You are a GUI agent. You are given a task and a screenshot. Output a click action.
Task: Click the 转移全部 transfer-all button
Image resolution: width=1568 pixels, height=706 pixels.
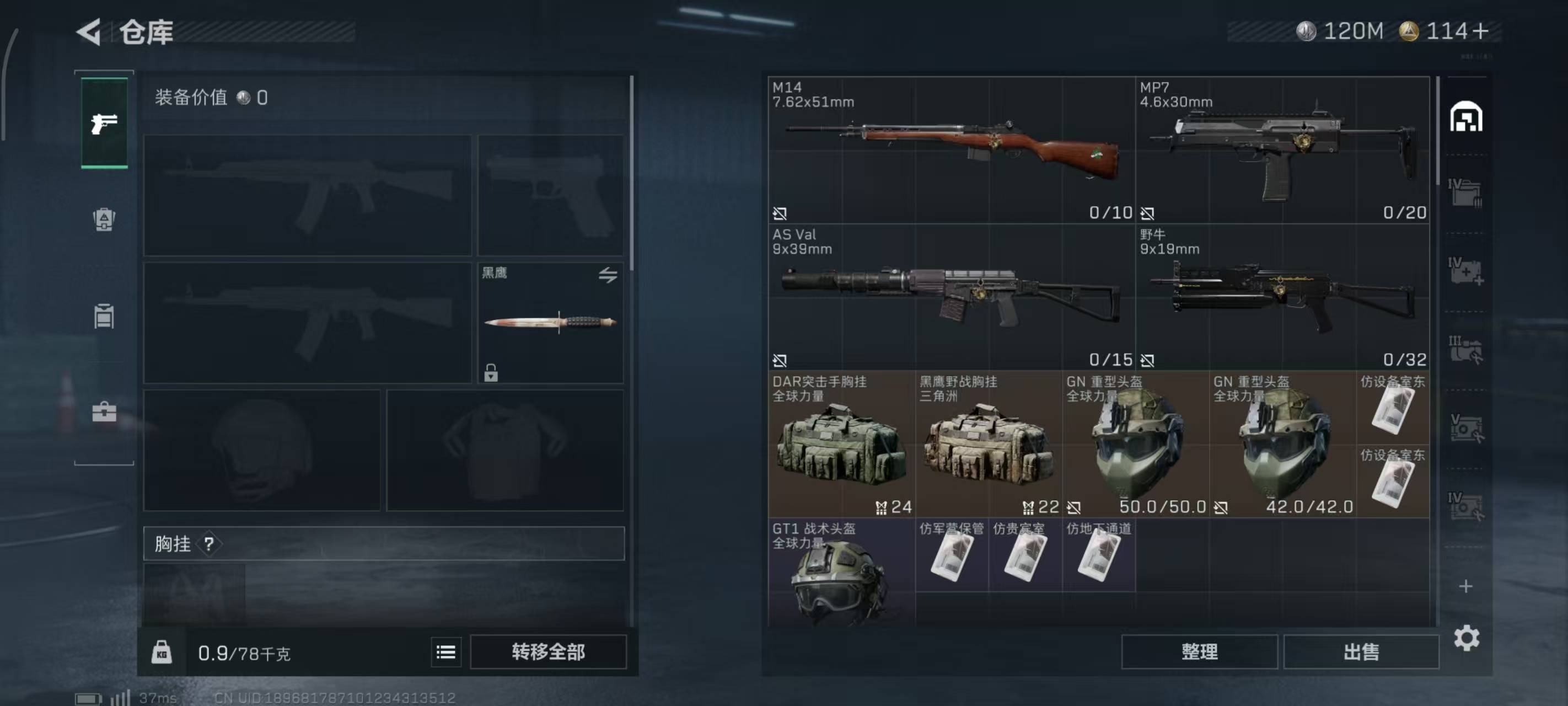(548, 652)
